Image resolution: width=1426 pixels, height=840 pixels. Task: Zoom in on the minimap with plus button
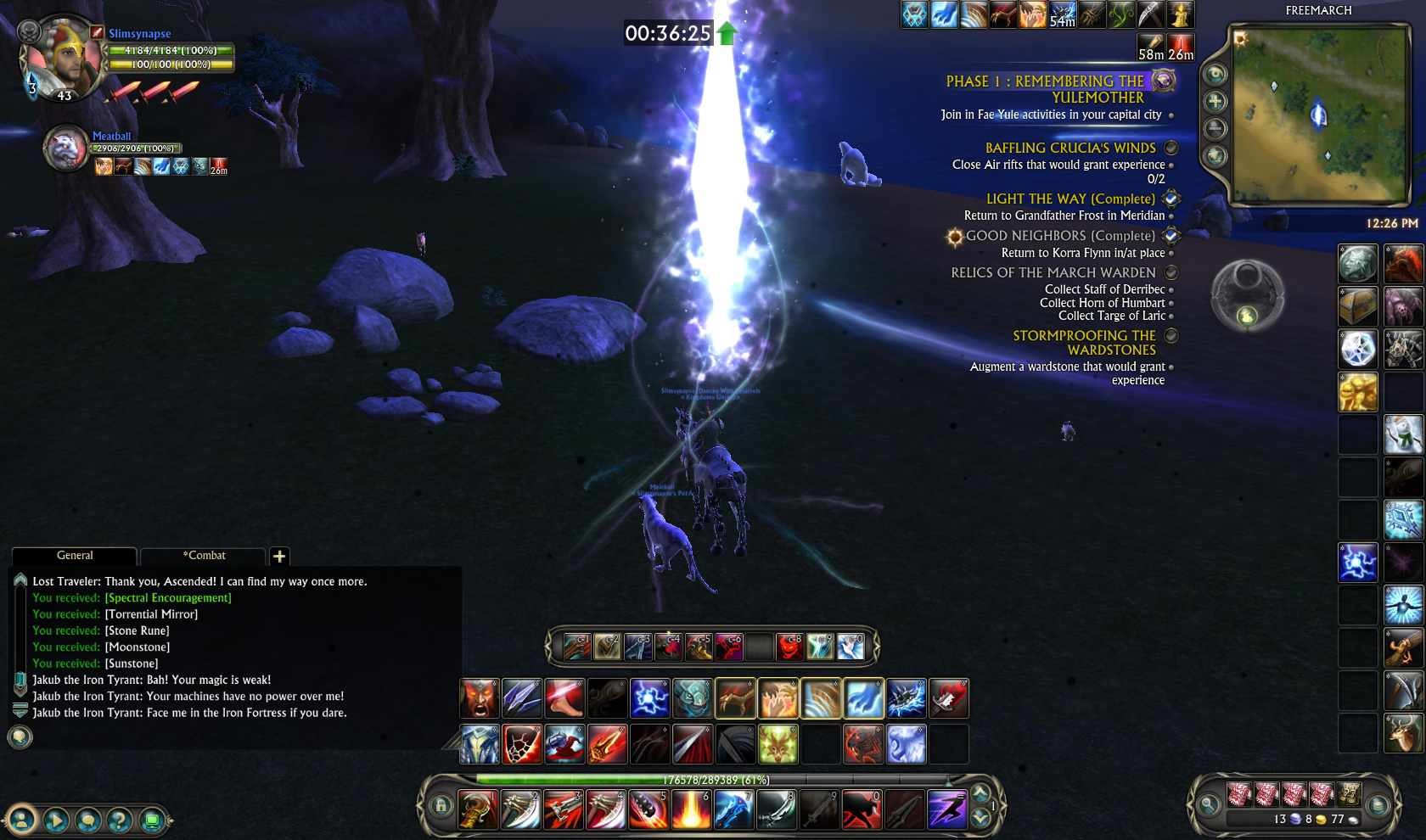1216,100
